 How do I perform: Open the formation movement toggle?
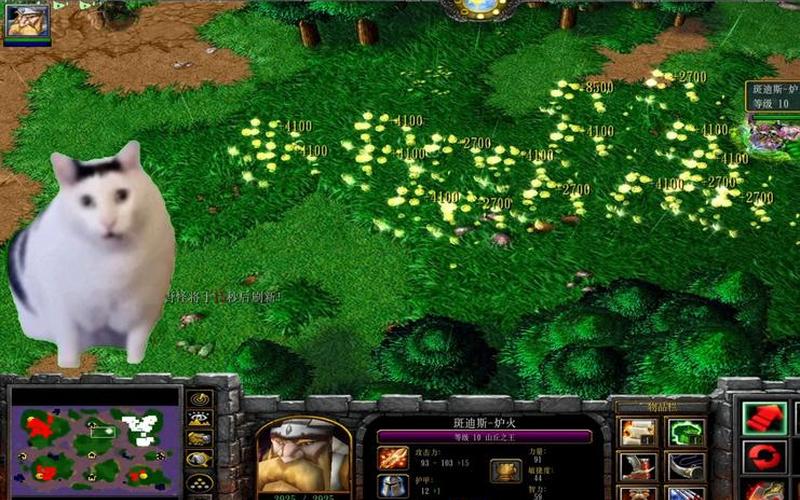pos(200,482)
